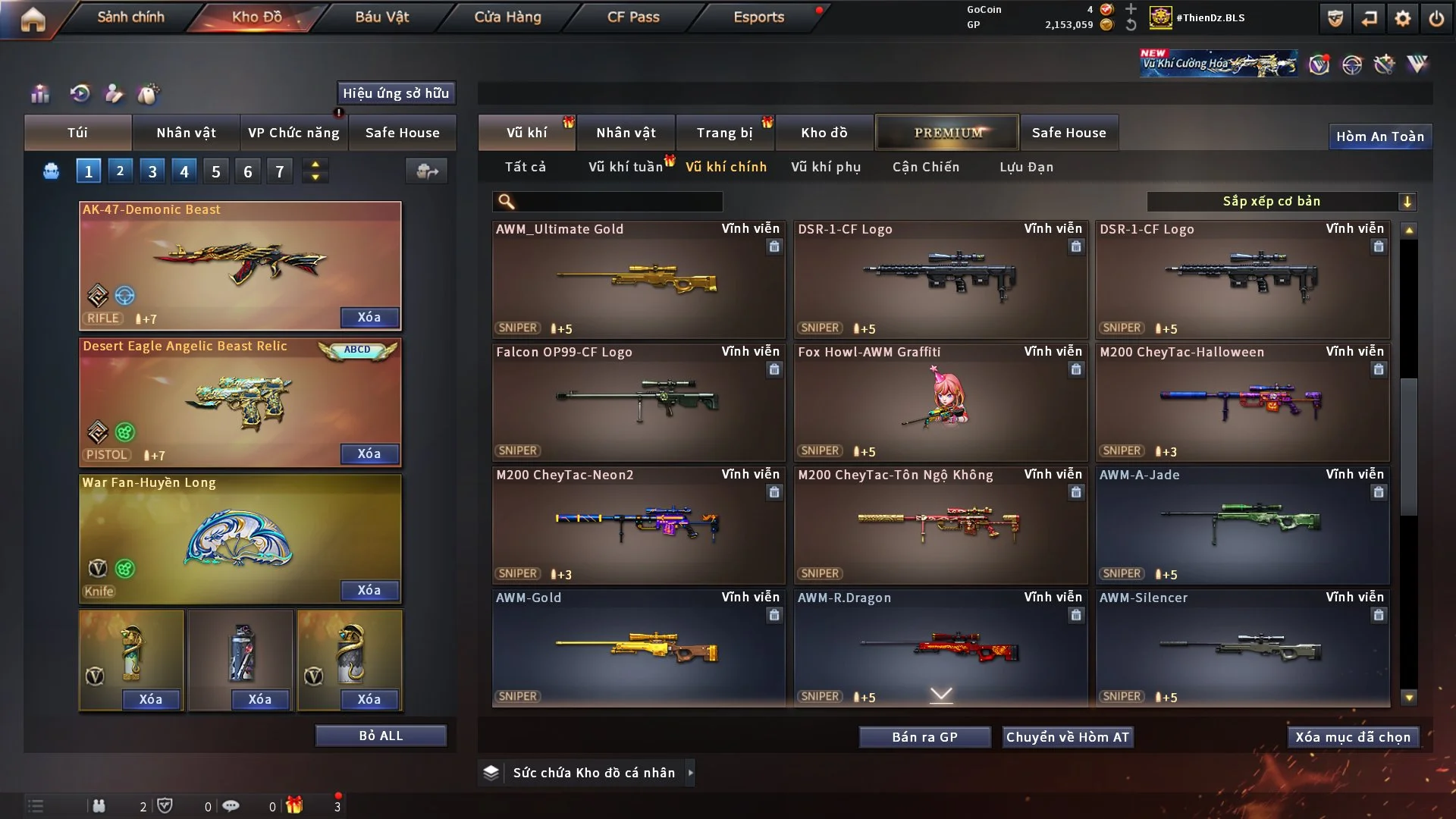Open the Cửa Hàng shop menu

coord(507,17)
